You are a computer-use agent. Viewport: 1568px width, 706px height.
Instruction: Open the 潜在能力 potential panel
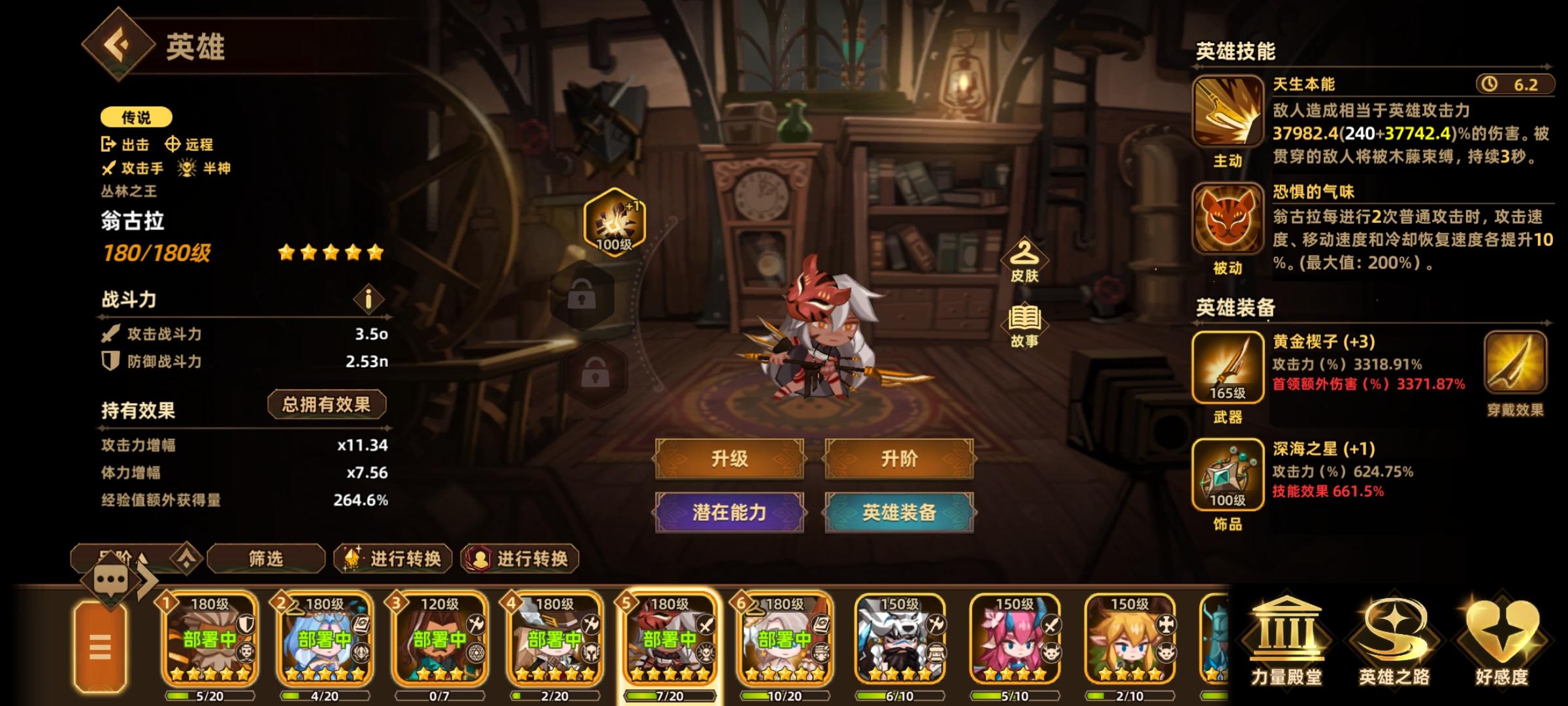pyautogui.click(x=730, y=515)
